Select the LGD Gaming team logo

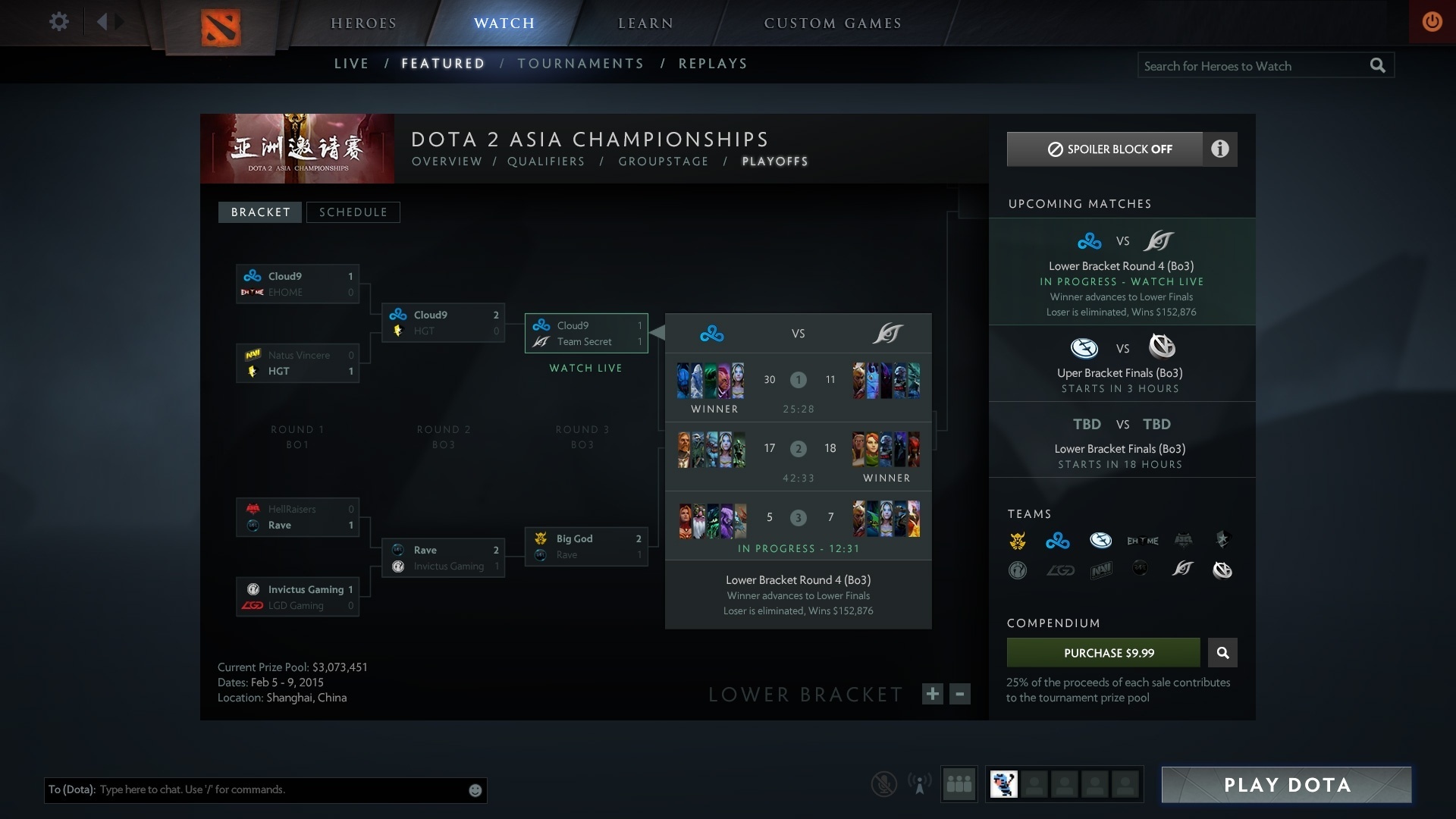point(1062,570)
